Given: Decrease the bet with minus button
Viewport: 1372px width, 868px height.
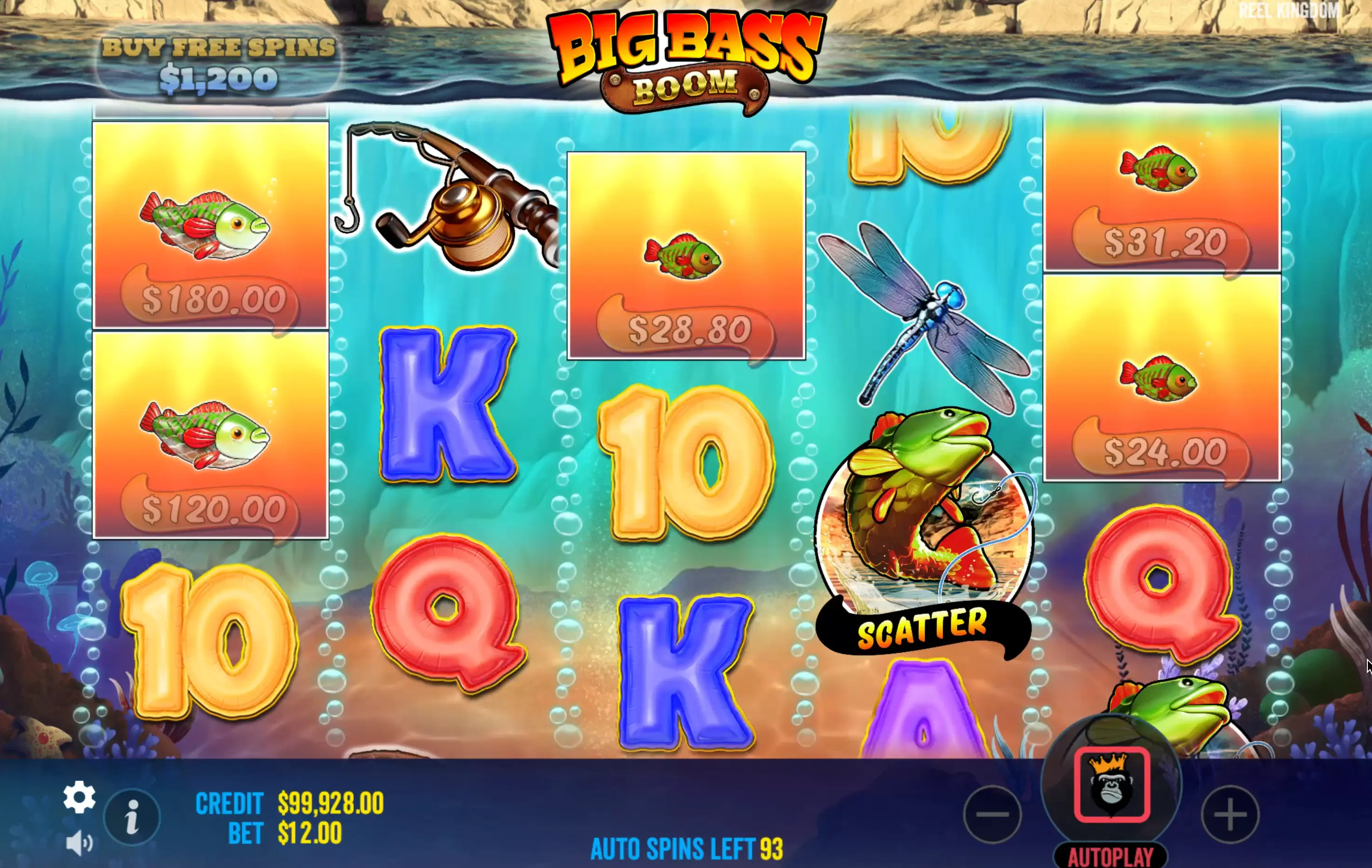Looking at the screenshot, I should [992, 814].
